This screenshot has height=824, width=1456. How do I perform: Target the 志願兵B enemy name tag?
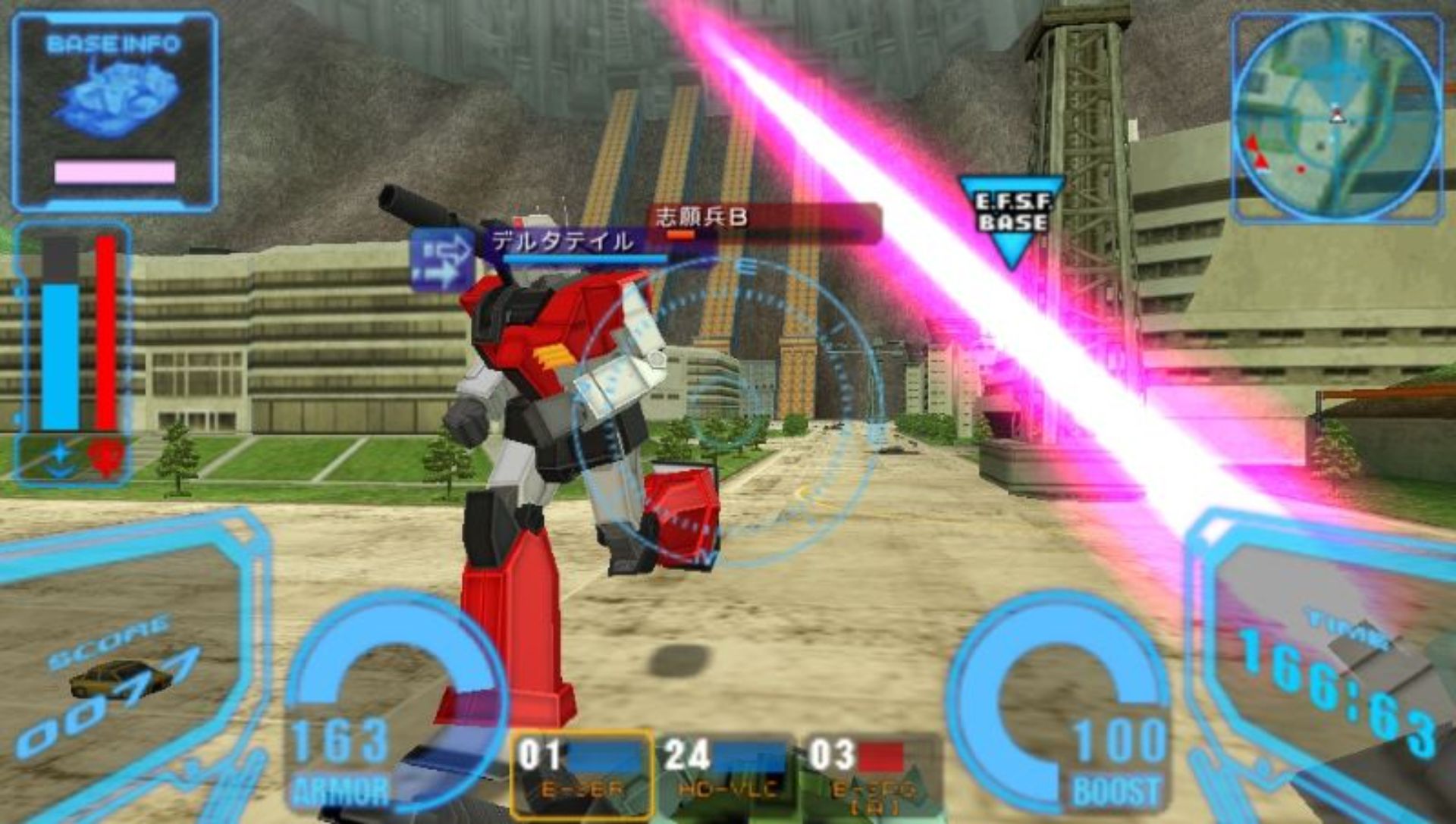click(701, 218)
